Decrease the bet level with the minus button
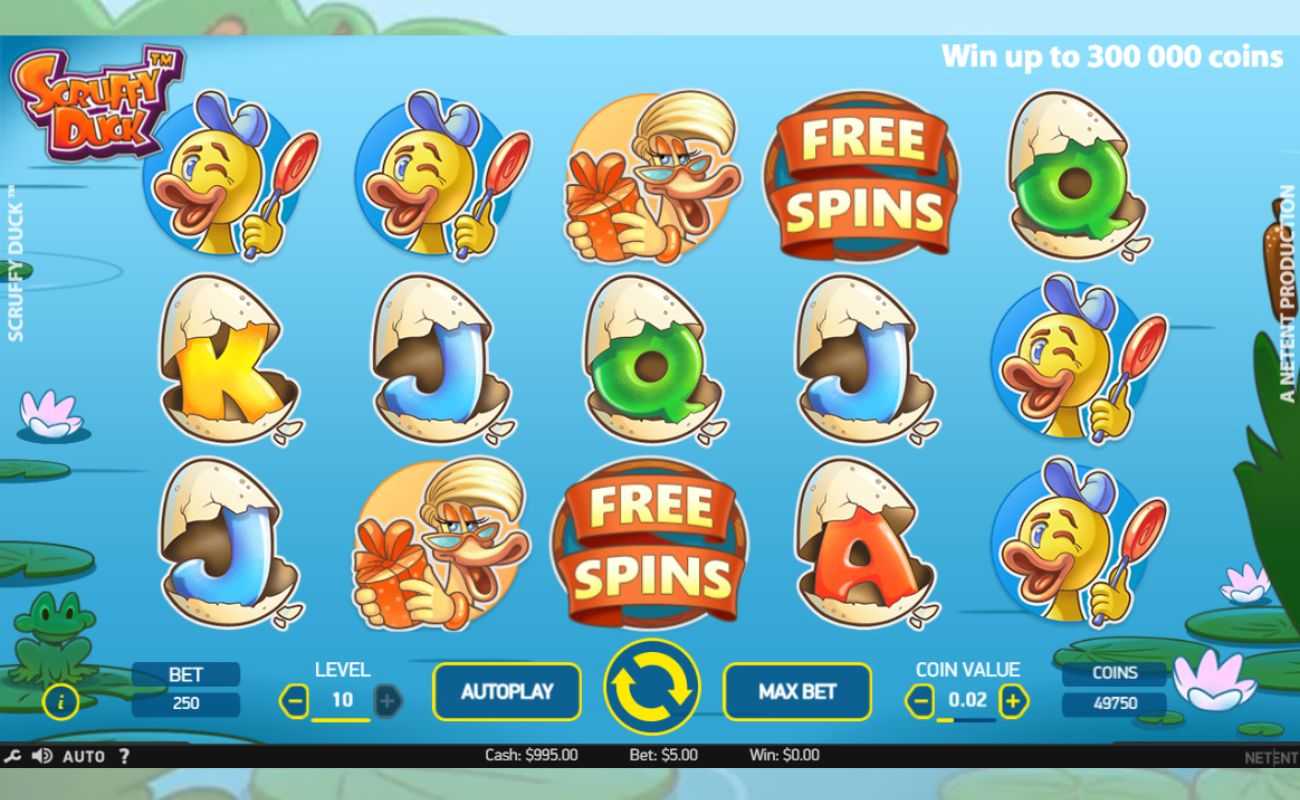The width and height of the screenshot is (1300, 800). point(294,701)
